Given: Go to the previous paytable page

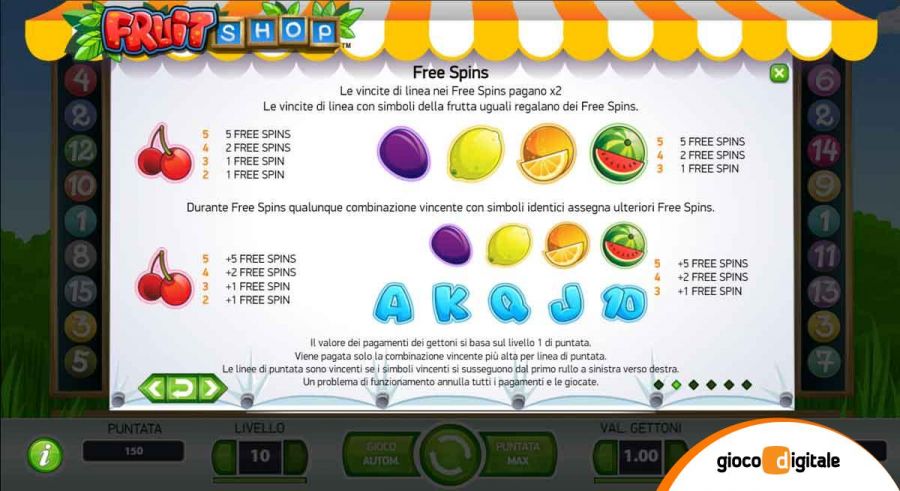Looking at the screenshot, I should pos(156,386).
